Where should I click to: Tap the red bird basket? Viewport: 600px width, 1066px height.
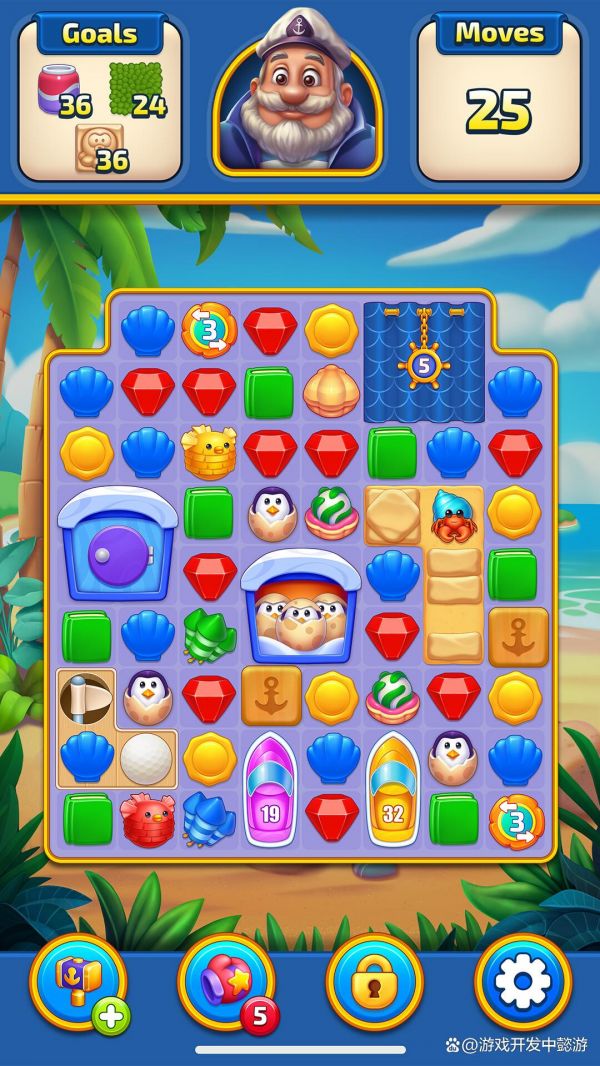coord(147,818)
